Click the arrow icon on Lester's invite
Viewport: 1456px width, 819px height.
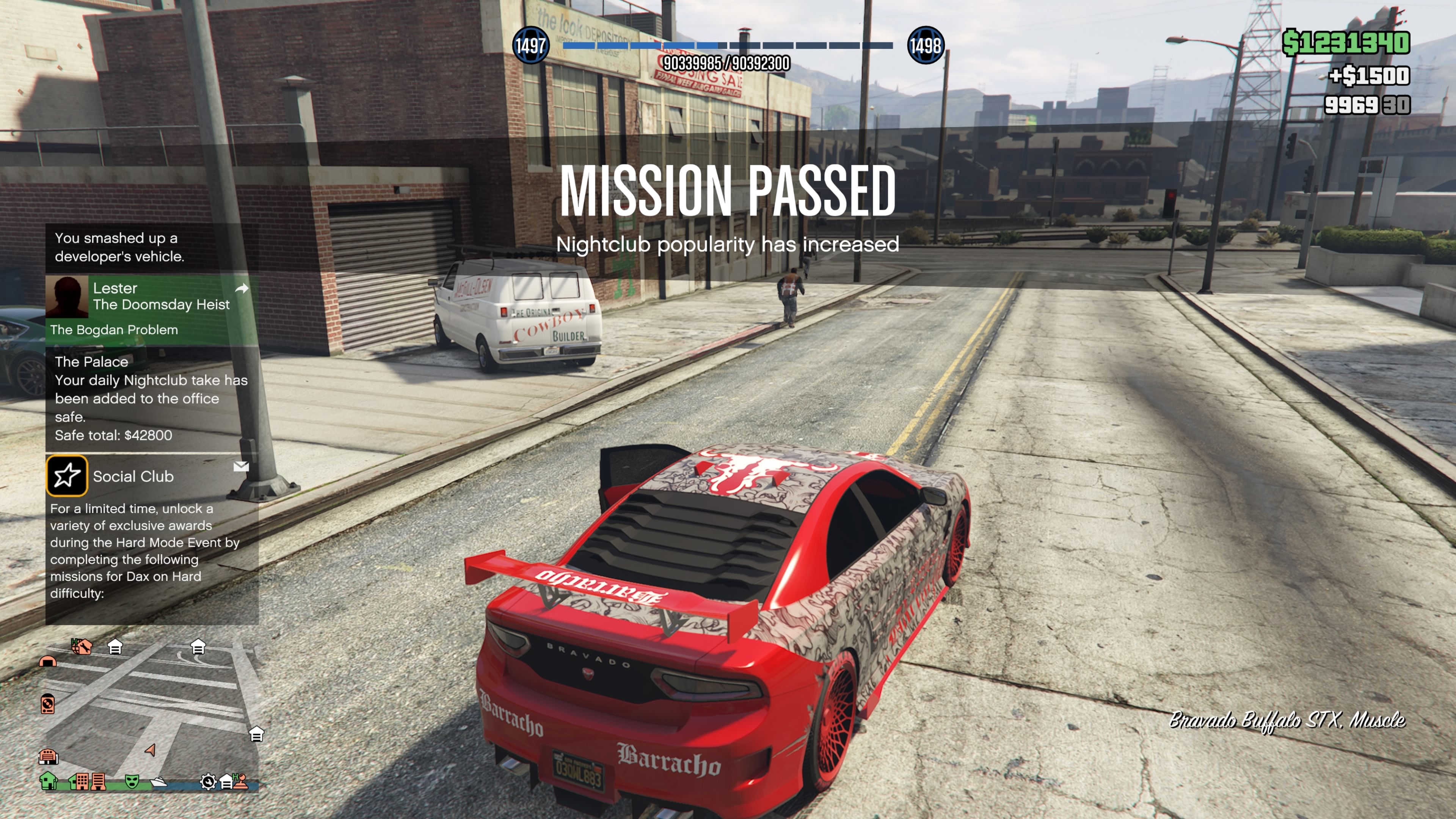point(242,288)
